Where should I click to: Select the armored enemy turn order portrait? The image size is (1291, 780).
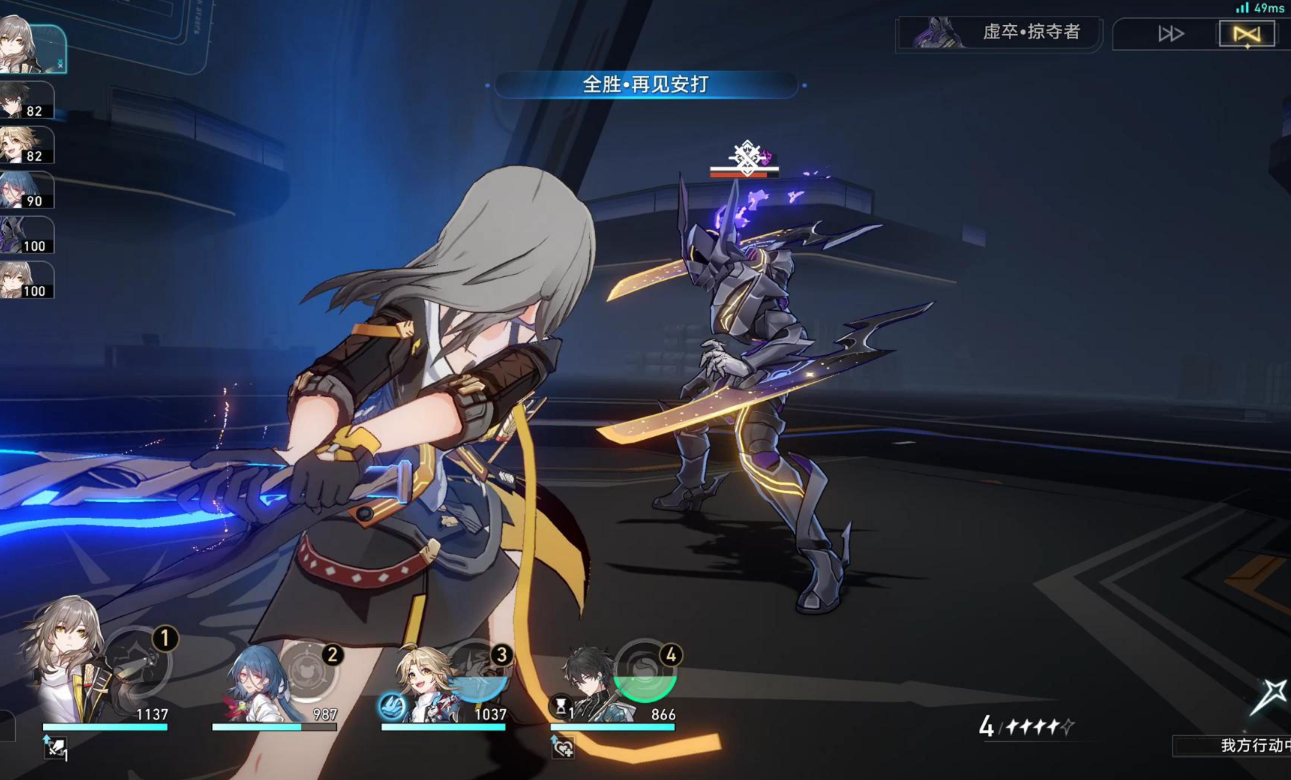pos(25,236)
